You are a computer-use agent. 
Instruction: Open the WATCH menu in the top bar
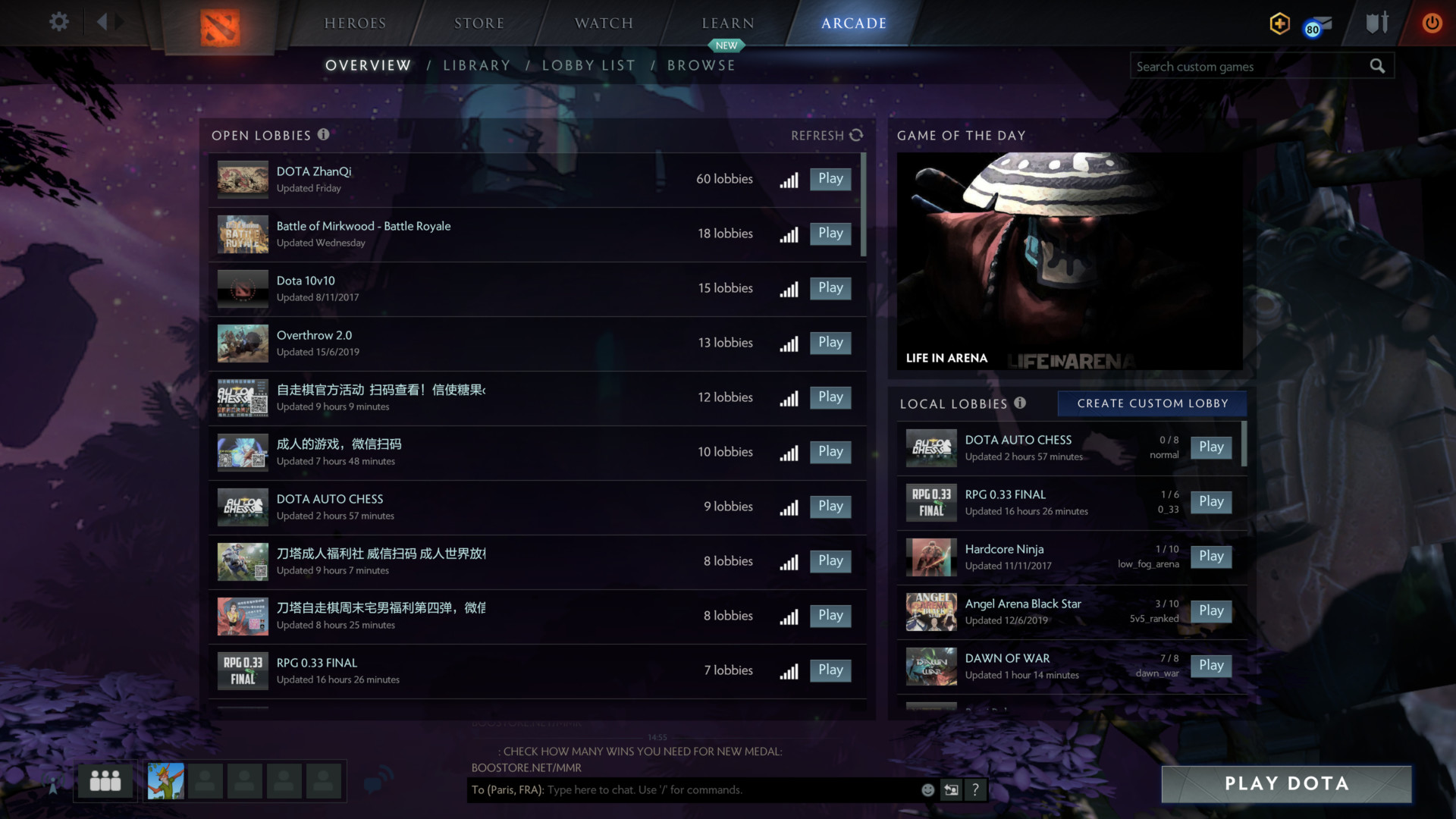(x=603, y=23)
